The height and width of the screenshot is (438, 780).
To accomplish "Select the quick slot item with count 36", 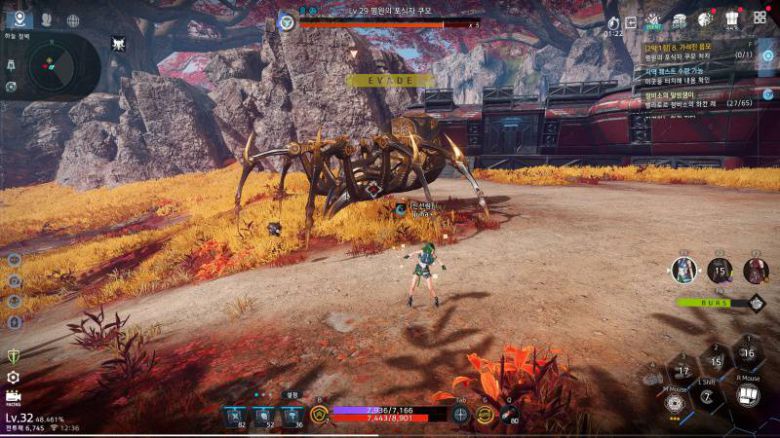I will point(291,415).
